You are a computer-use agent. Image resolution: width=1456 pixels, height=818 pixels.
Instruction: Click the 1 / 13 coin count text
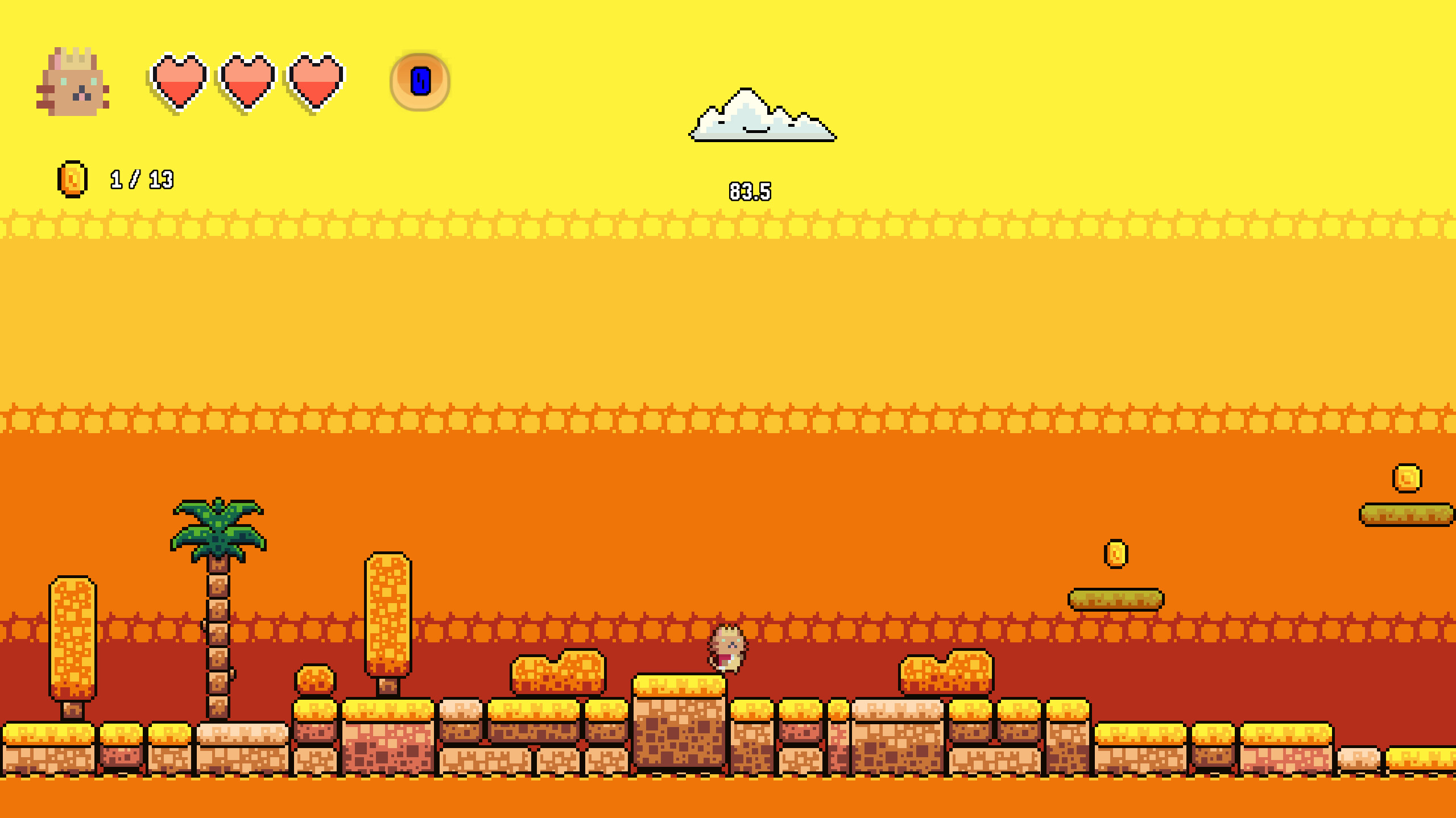pos(140,179)
